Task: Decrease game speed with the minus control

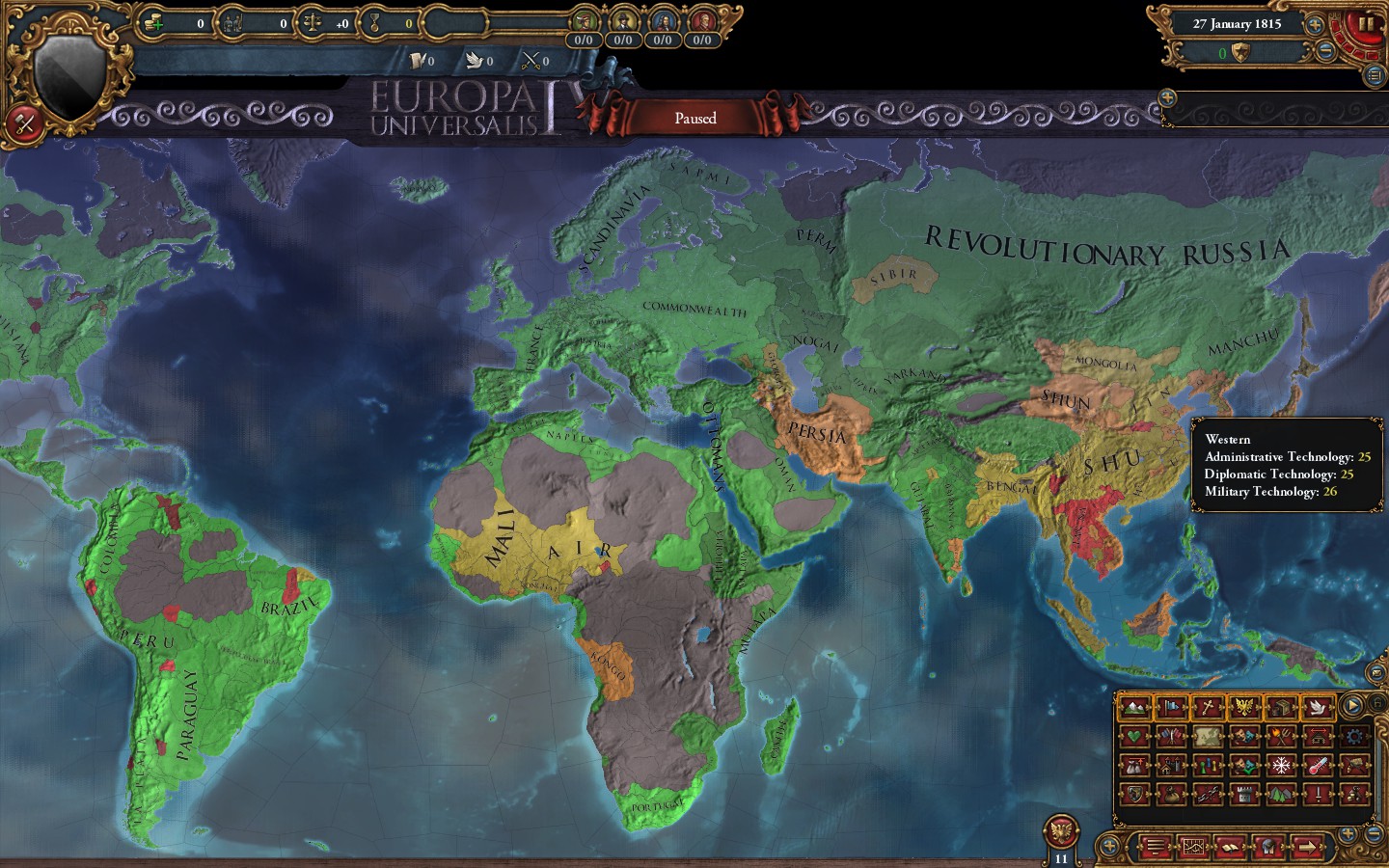Action: click(1325, 50)
